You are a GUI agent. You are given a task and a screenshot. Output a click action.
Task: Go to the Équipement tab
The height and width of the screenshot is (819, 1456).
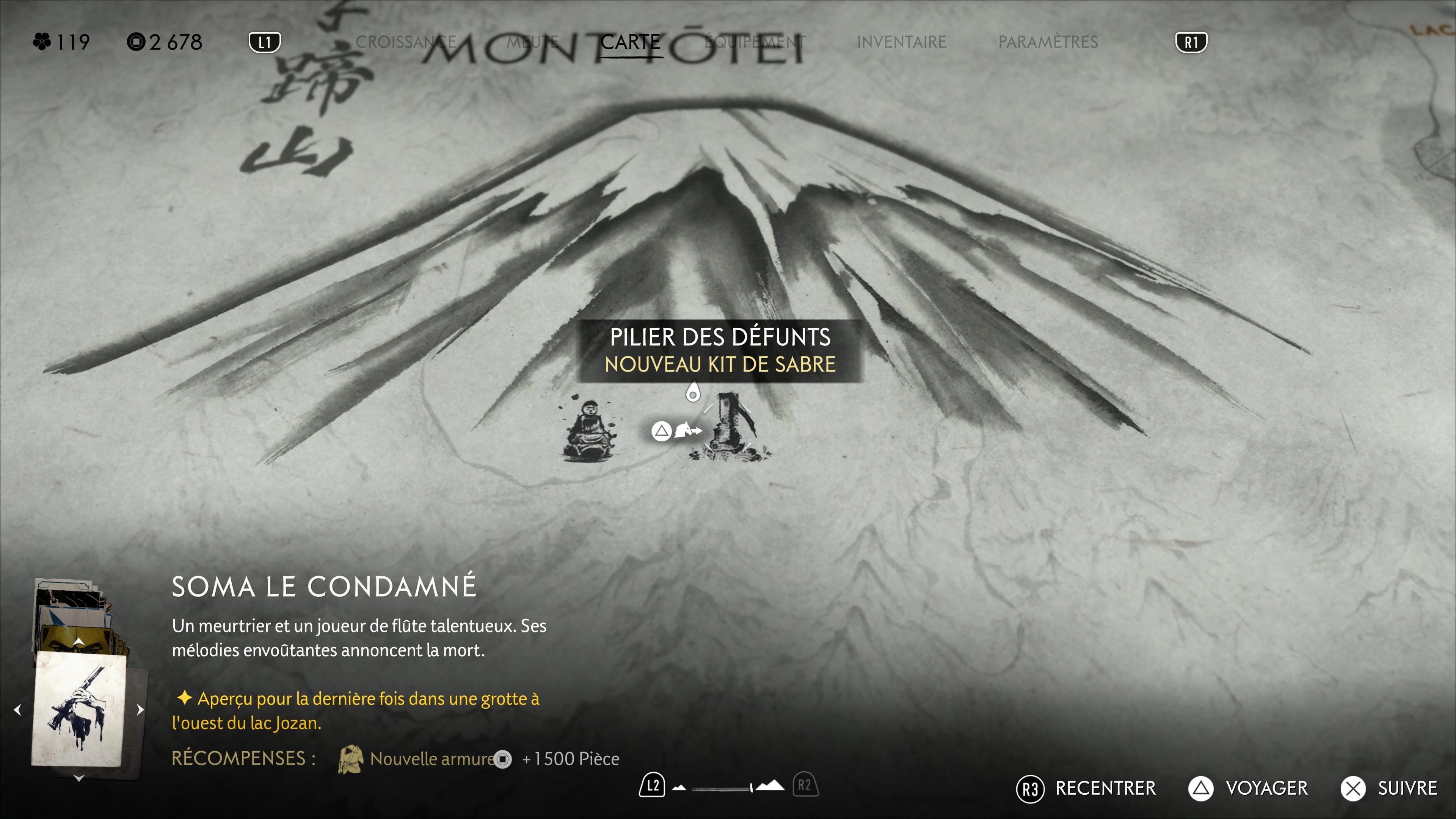pyautogui.click(x=755, y=42)
